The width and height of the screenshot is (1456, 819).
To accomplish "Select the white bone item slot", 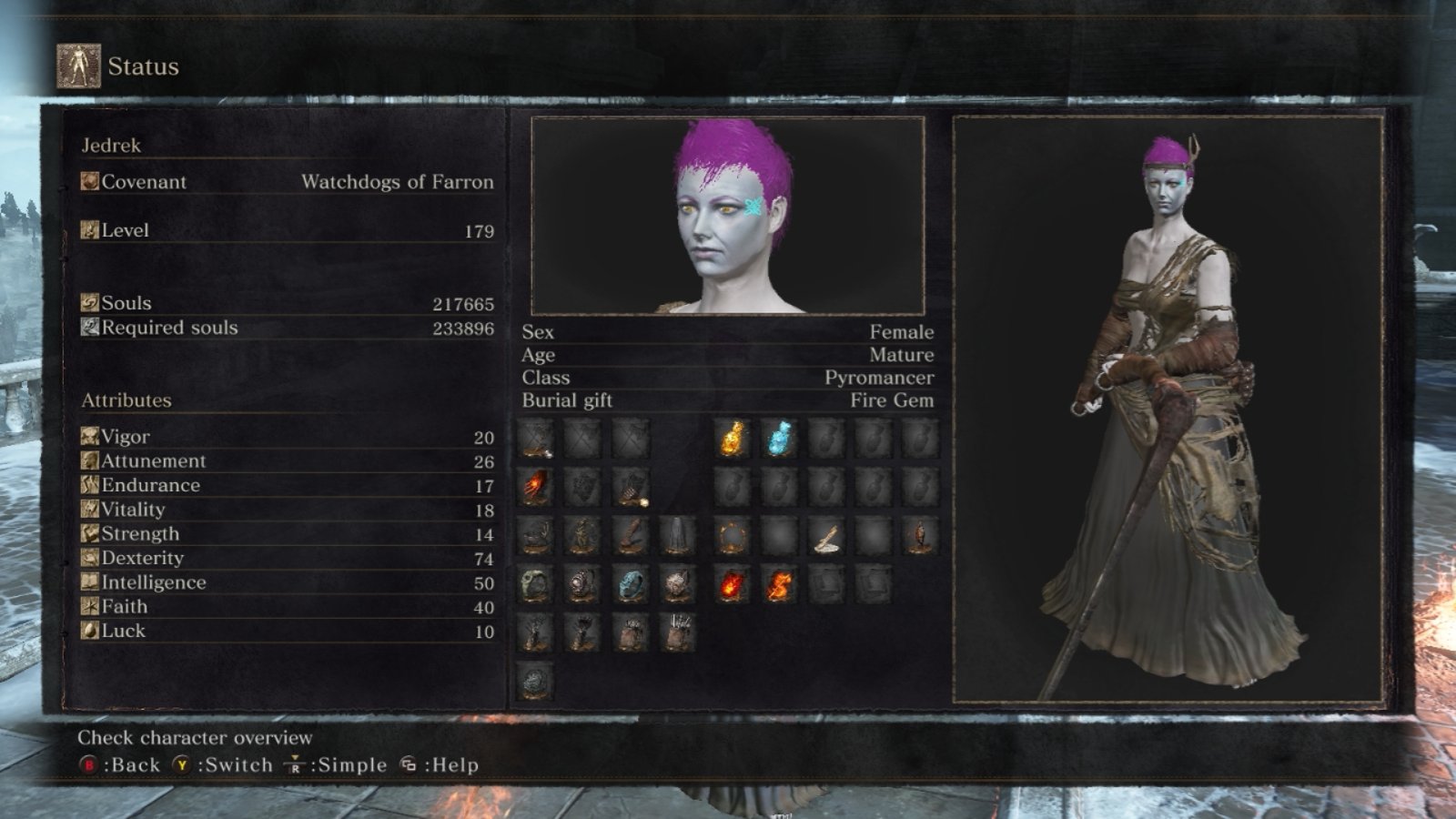I will click(826, 537).
